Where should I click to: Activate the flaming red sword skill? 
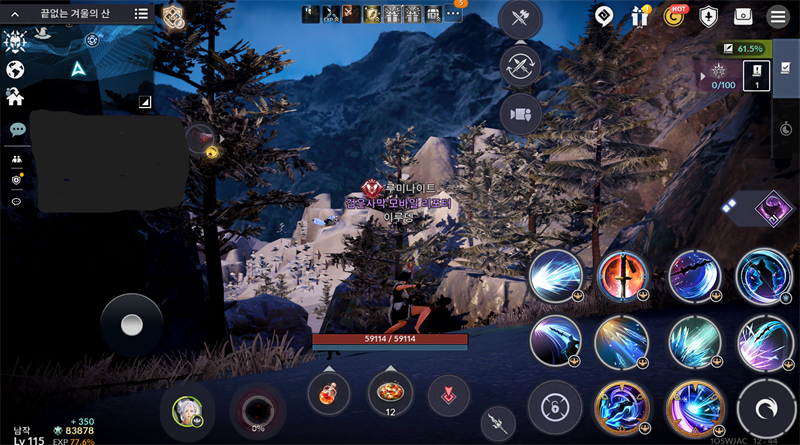click(621, 275)
